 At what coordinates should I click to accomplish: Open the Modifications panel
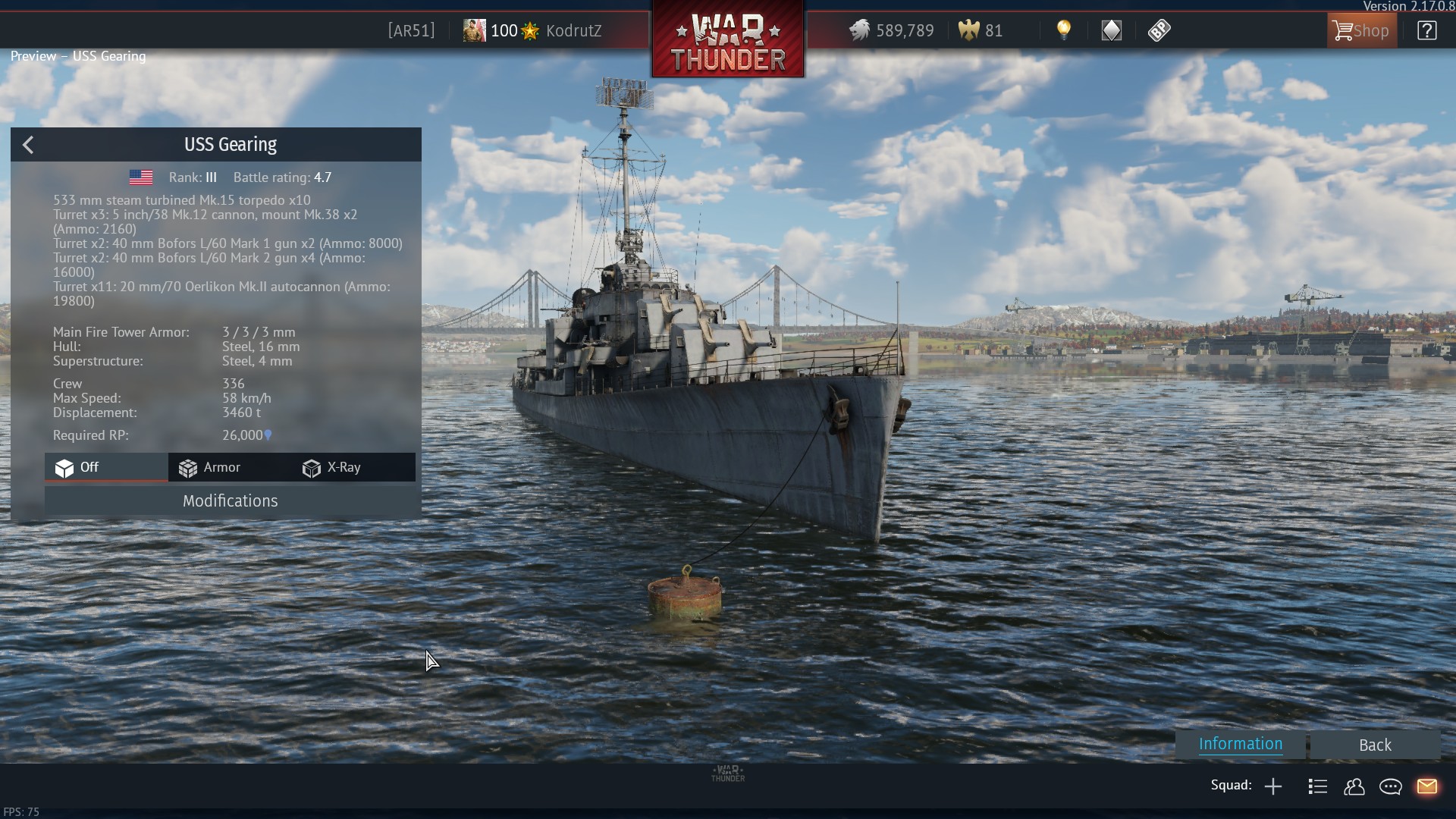pos(230,501)
